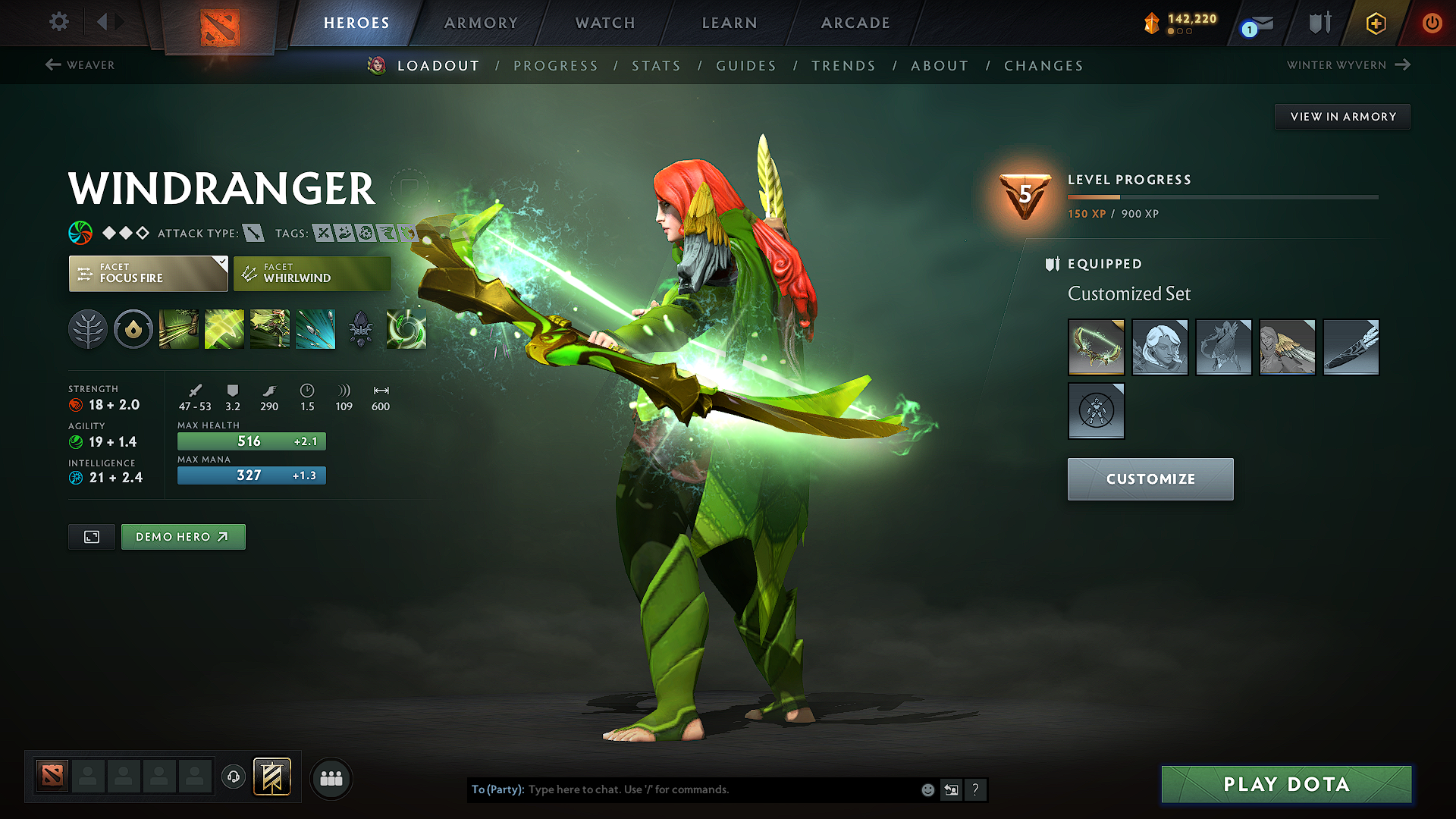This screenshot has height=819, width=1456.
Task: Go back to the Weaver hero
Action: 80,65
